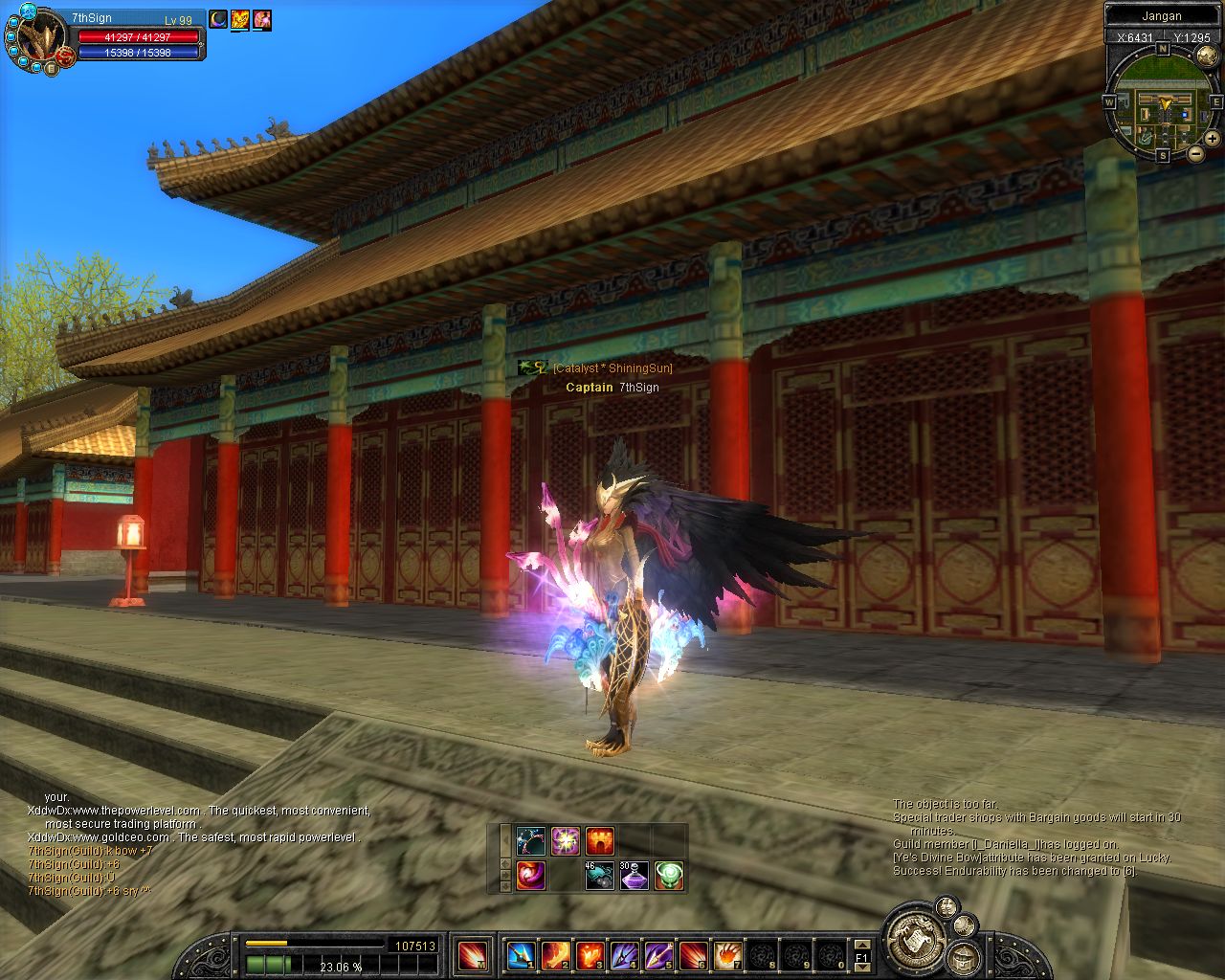Activate the red fortress skill icon

click(x=600, y=841)
